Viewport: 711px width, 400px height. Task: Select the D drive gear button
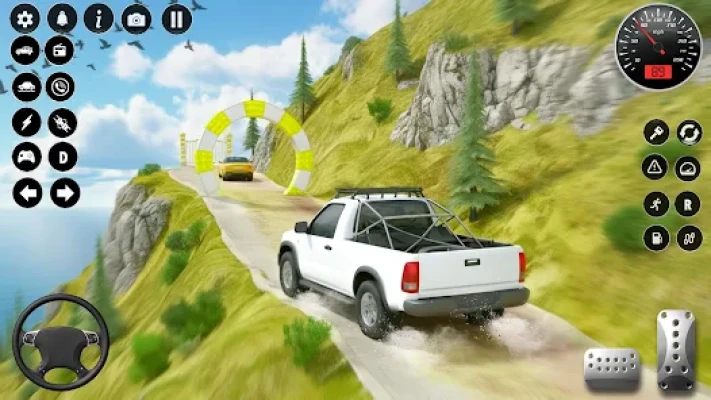62,157
